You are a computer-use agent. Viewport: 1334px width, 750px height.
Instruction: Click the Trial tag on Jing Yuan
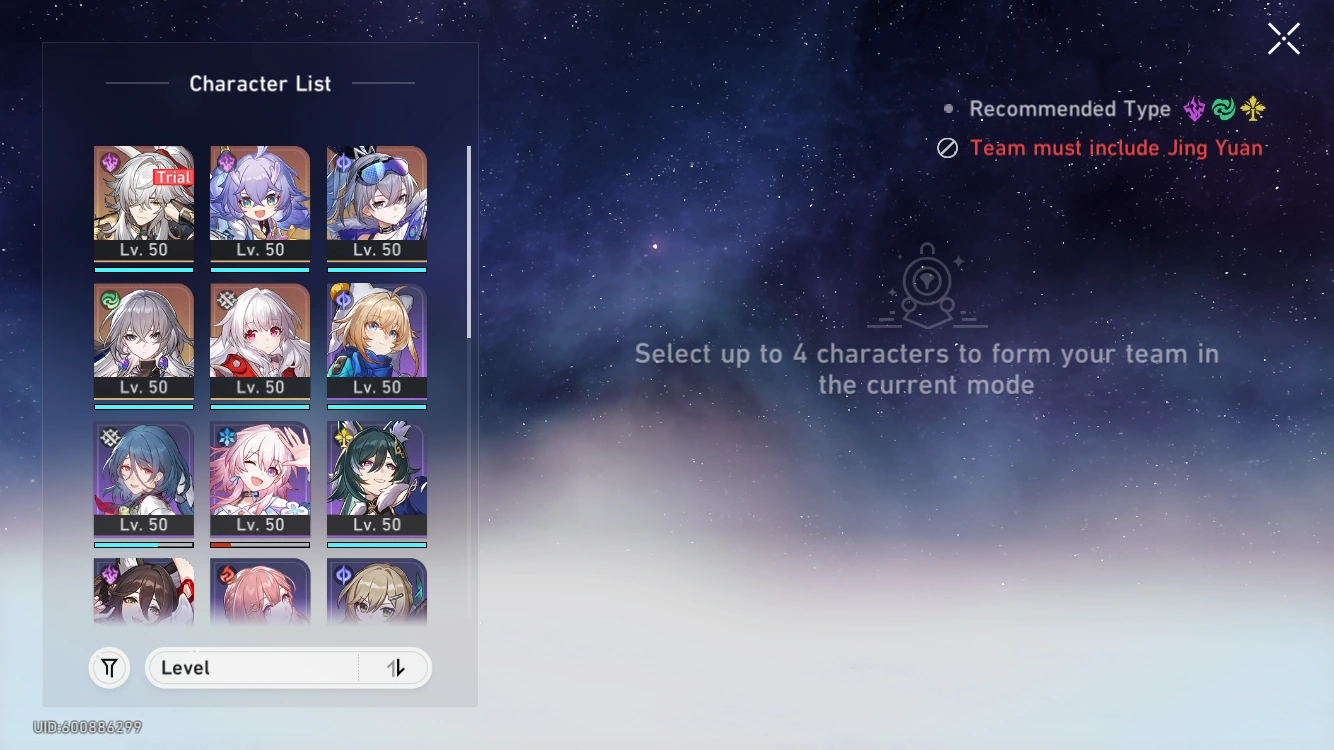click(x=171, y=177)
